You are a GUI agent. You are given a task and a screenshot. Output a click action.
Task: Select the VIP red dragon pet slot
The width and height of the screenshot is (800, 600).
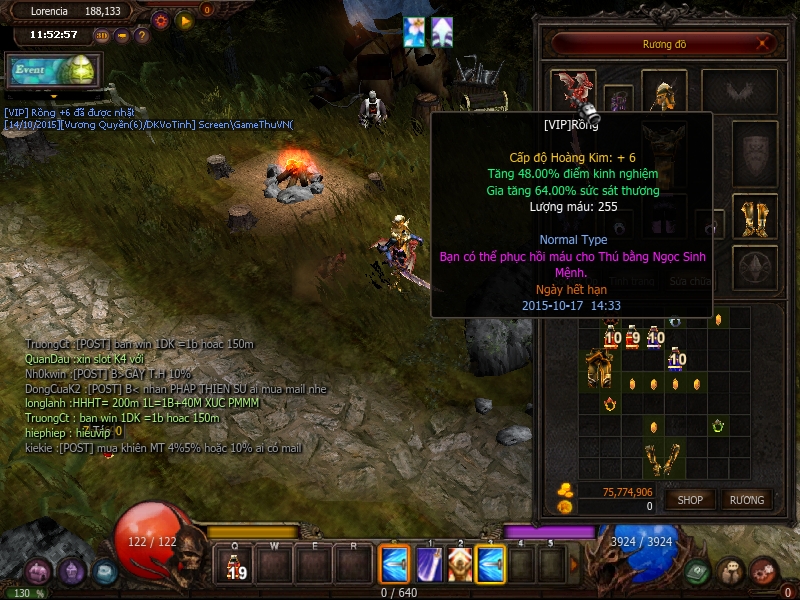pyautogui.click(x=573, y=90)
